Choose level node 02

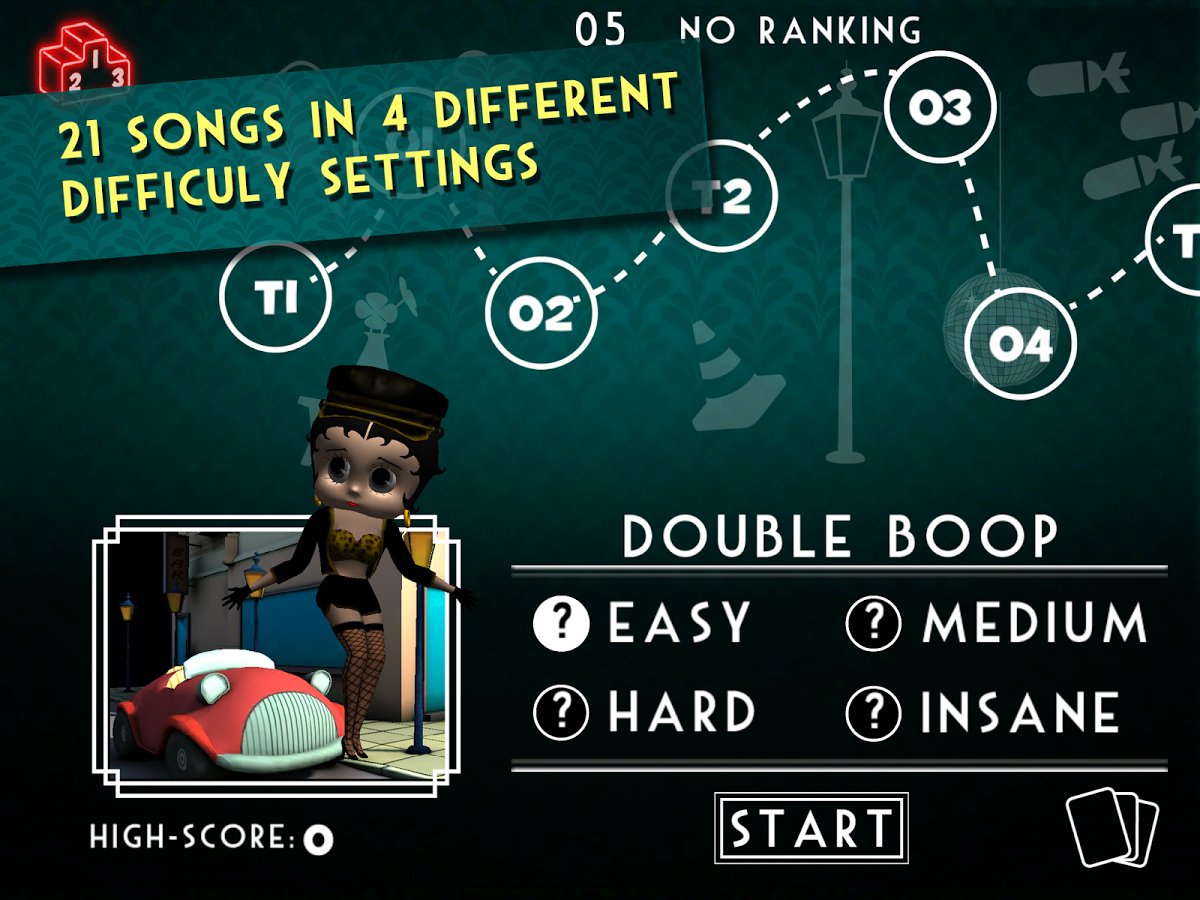(540, 313)
